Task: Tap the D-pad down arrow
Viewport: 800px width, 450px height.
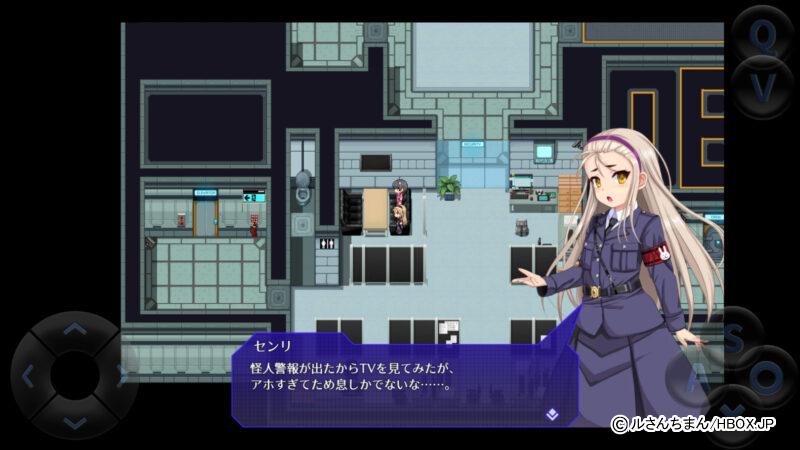Action: (x=75, y=423)
